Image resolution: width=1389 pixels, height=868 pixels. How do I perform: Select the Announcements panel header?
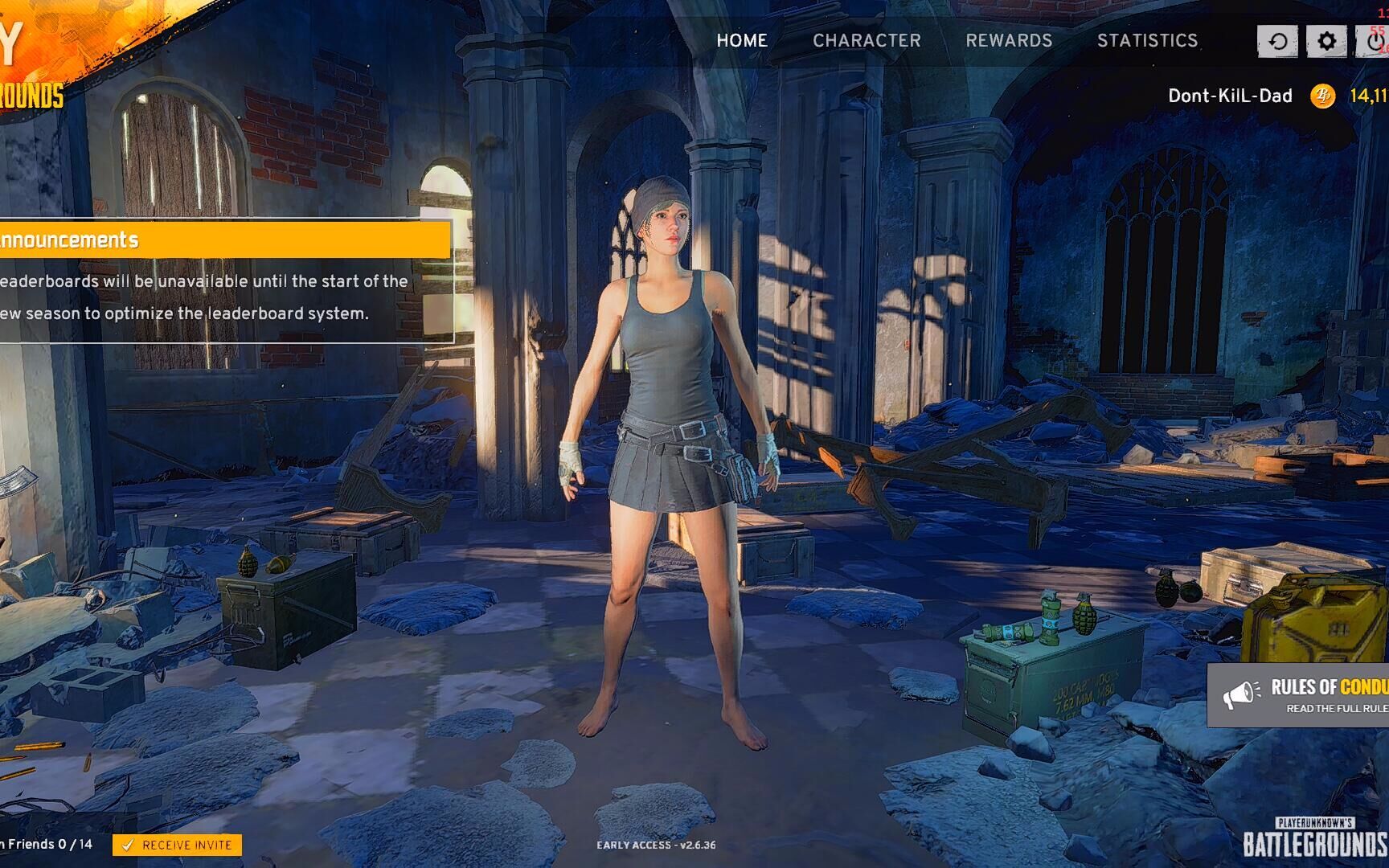click(225, 240)
